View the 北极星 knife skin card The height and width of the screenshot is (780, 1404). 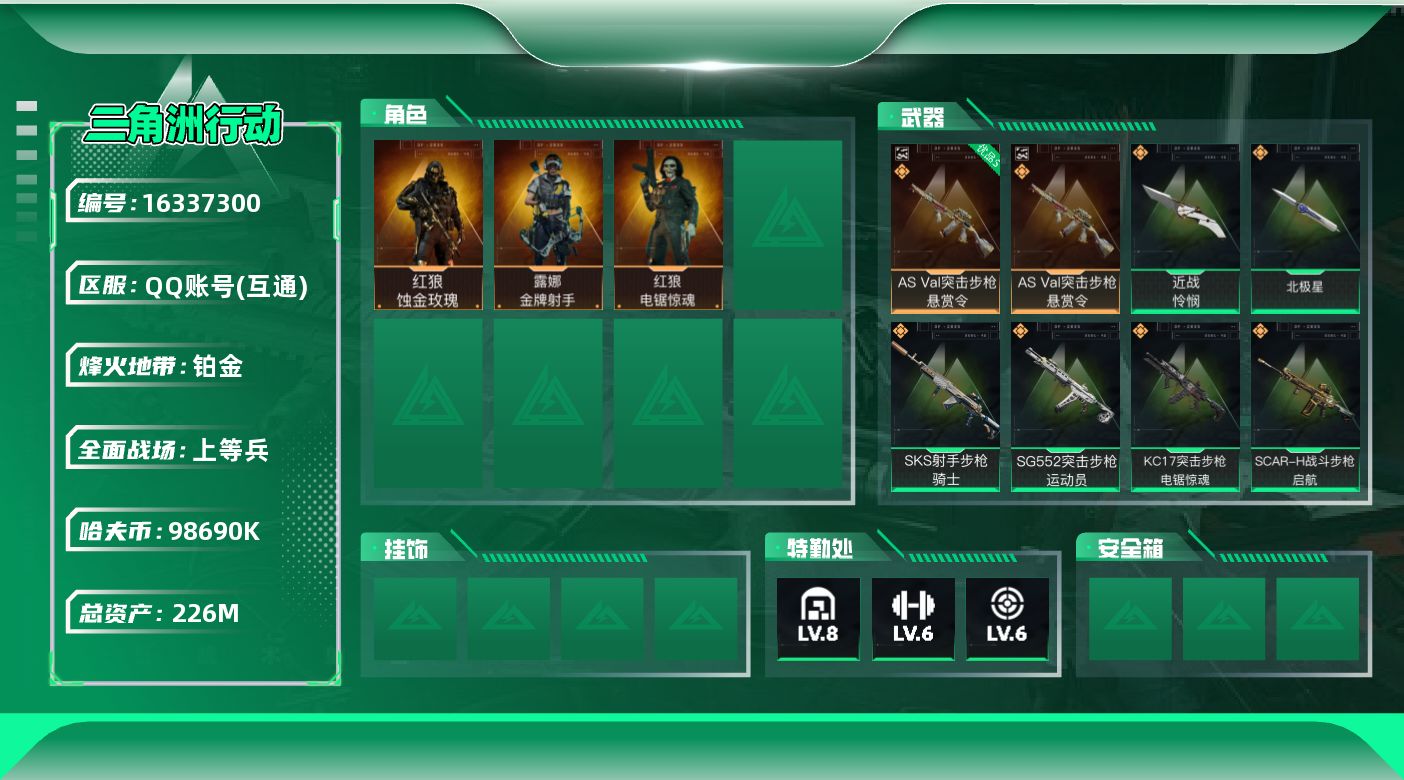point(1305,228)
